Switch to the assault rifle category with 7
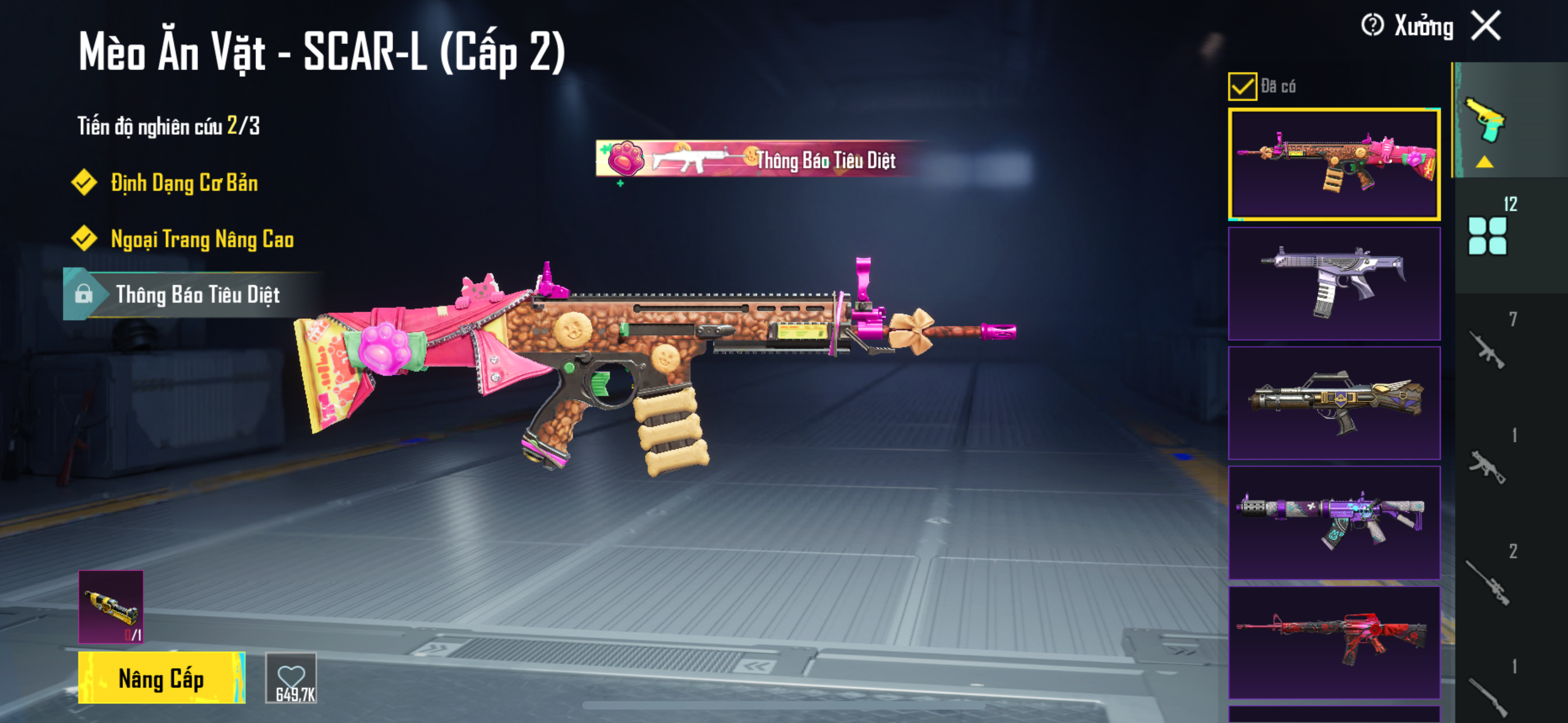The width and height of the screenshot is (1568, 723). point(1487,349)
